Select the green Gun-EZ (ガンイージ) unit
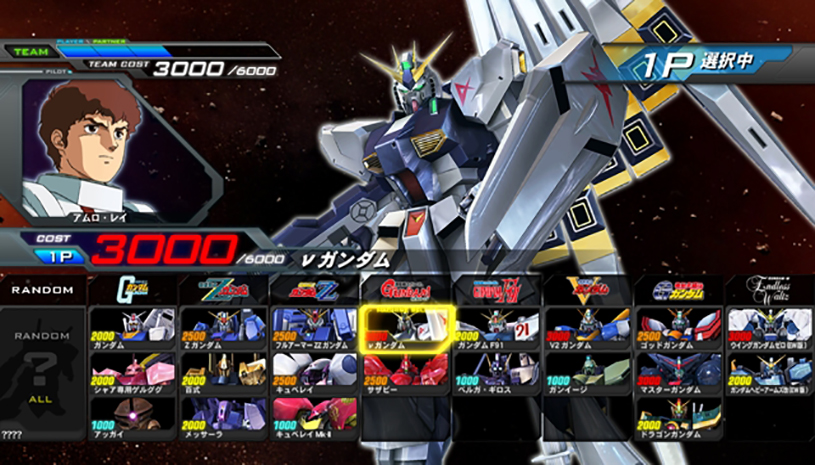Image resolution: width=815 pixels, height=465 pixels. pyautogui.click(x=588, y=372)
